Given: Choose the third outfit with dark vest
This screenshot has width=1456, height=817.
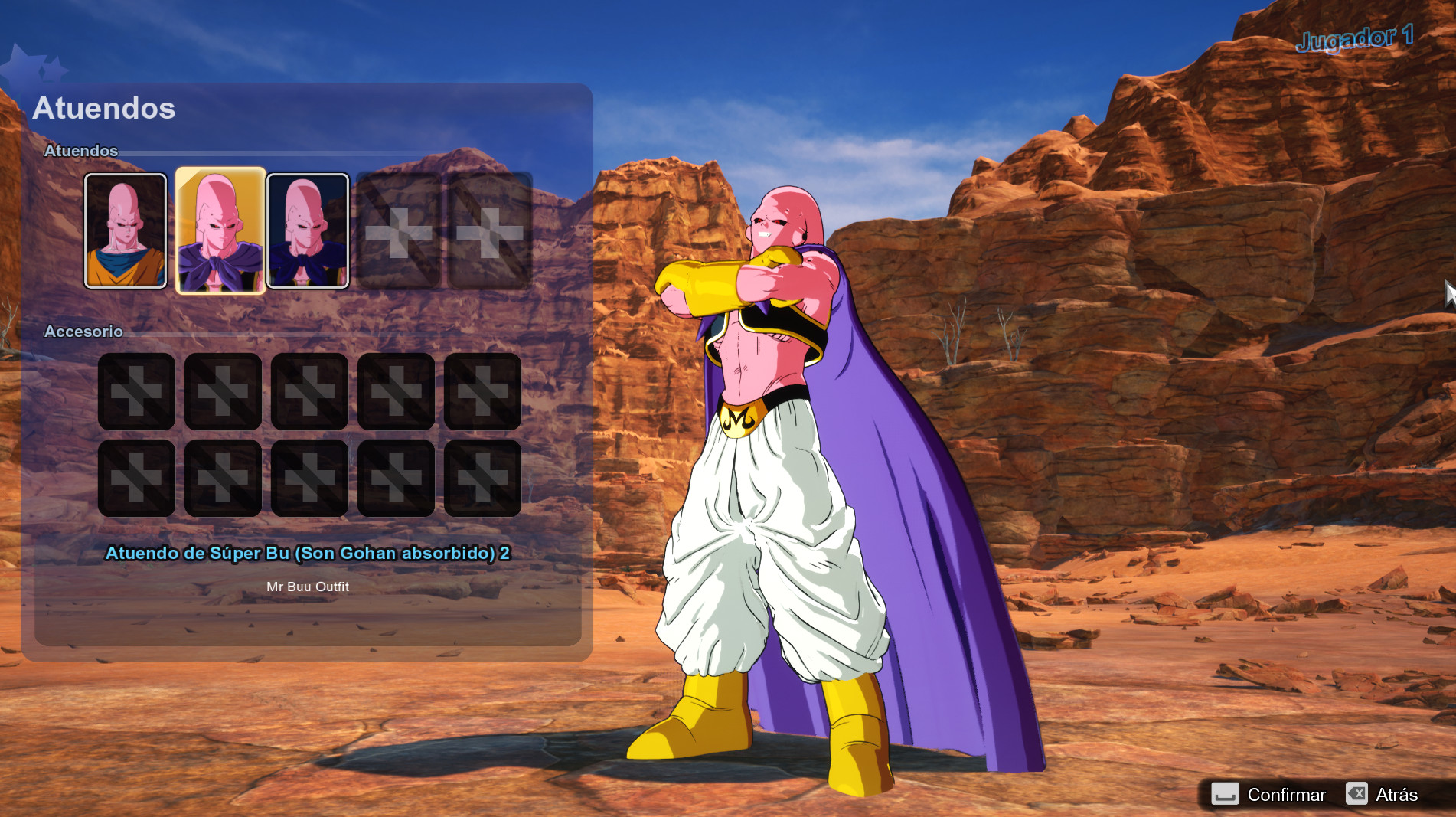Looking at the screenshot, I should 309,230.
